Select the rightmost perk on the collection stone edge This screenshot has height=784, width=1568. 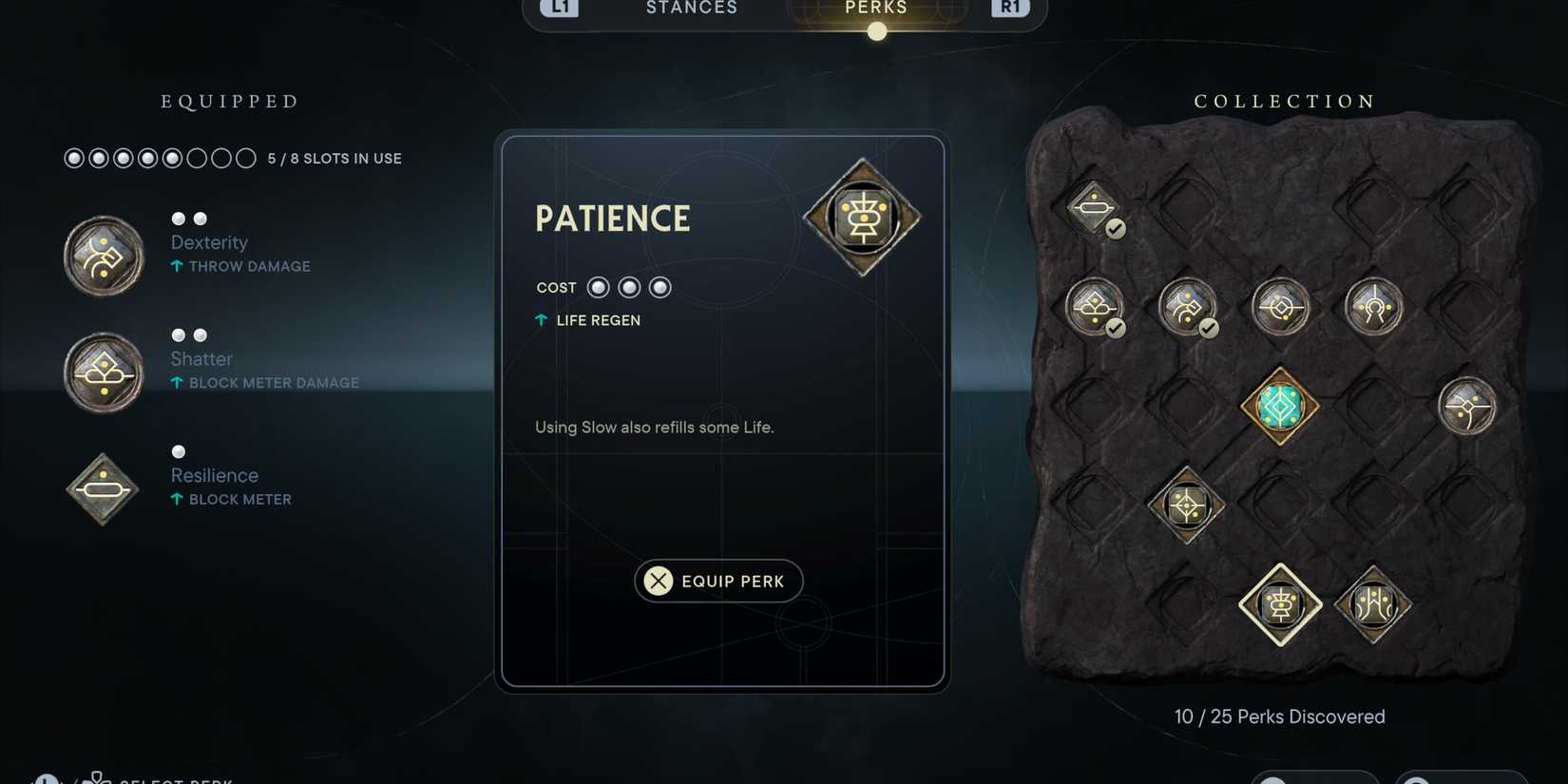pos(1467,406)
